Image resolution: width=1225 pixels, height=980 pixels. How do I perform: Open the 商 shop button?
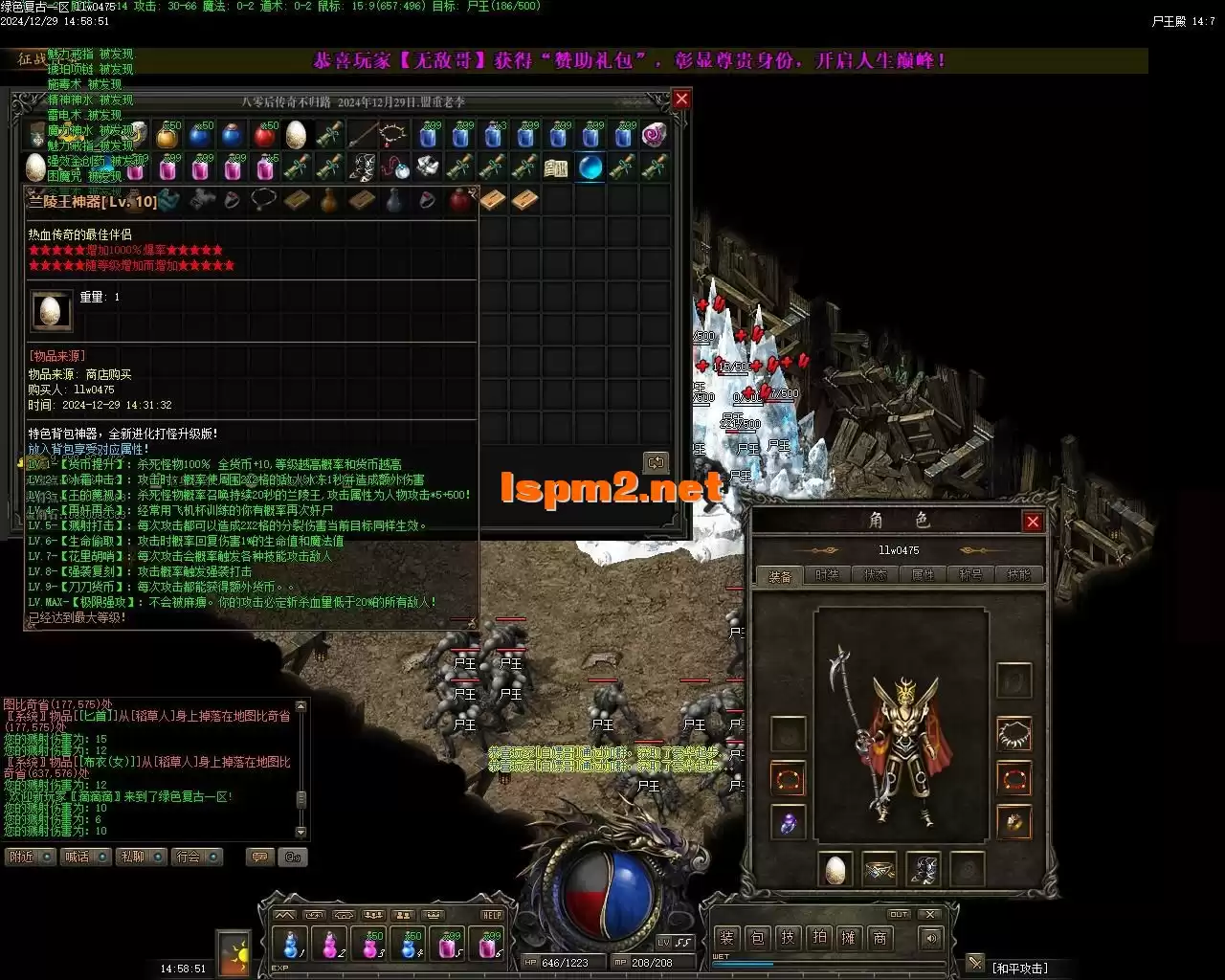click(x=880, y=938)
